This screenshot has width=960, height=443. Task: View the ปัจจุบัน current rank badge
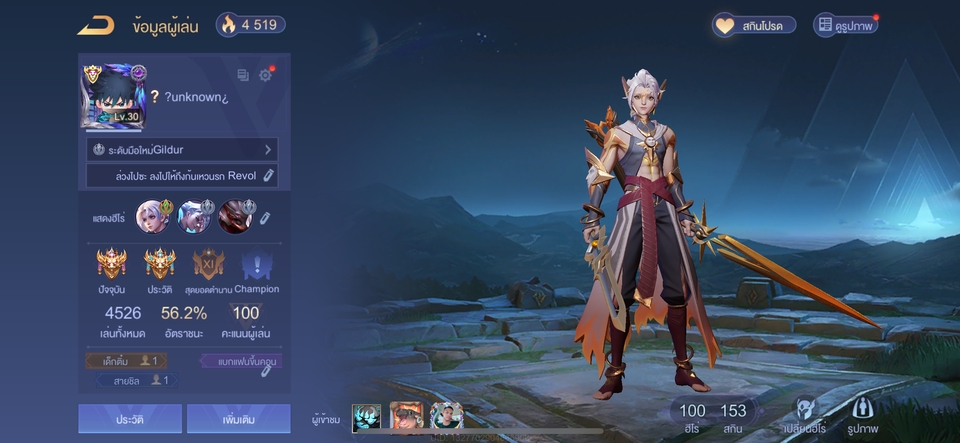(x=111, y=265)
